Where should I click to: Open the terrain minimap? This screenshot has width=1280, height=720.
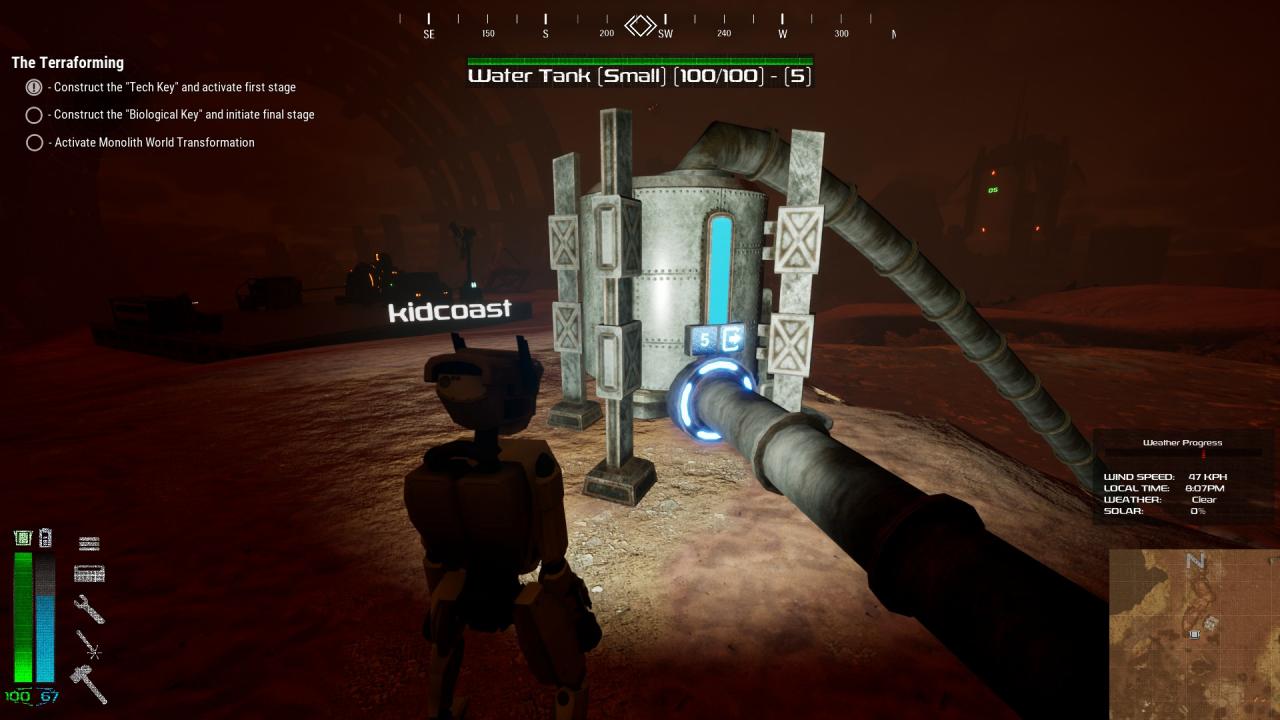[x=1193, y=634]
